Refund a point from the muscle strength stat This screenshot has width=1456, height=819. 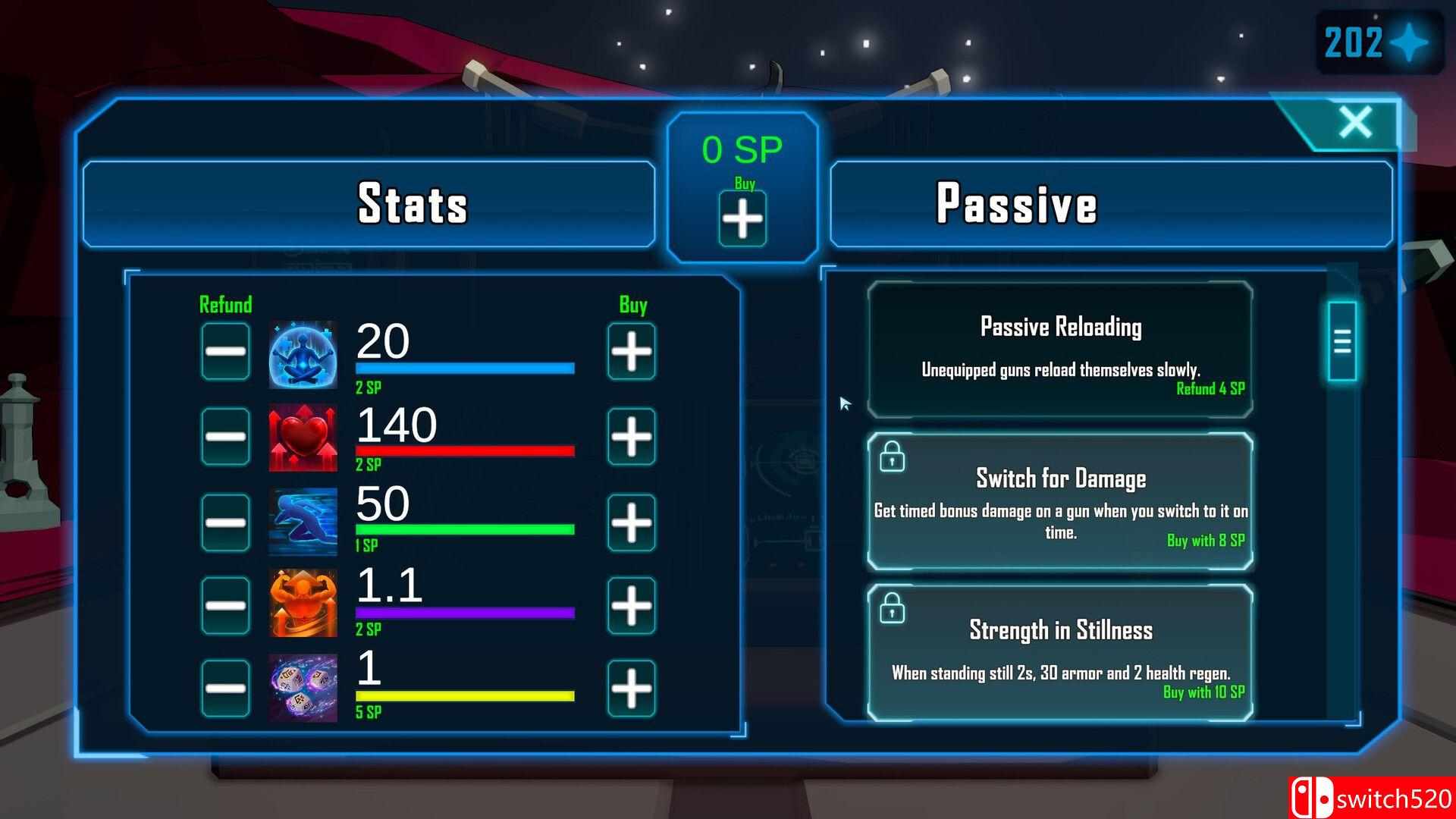tap(225, 605)
